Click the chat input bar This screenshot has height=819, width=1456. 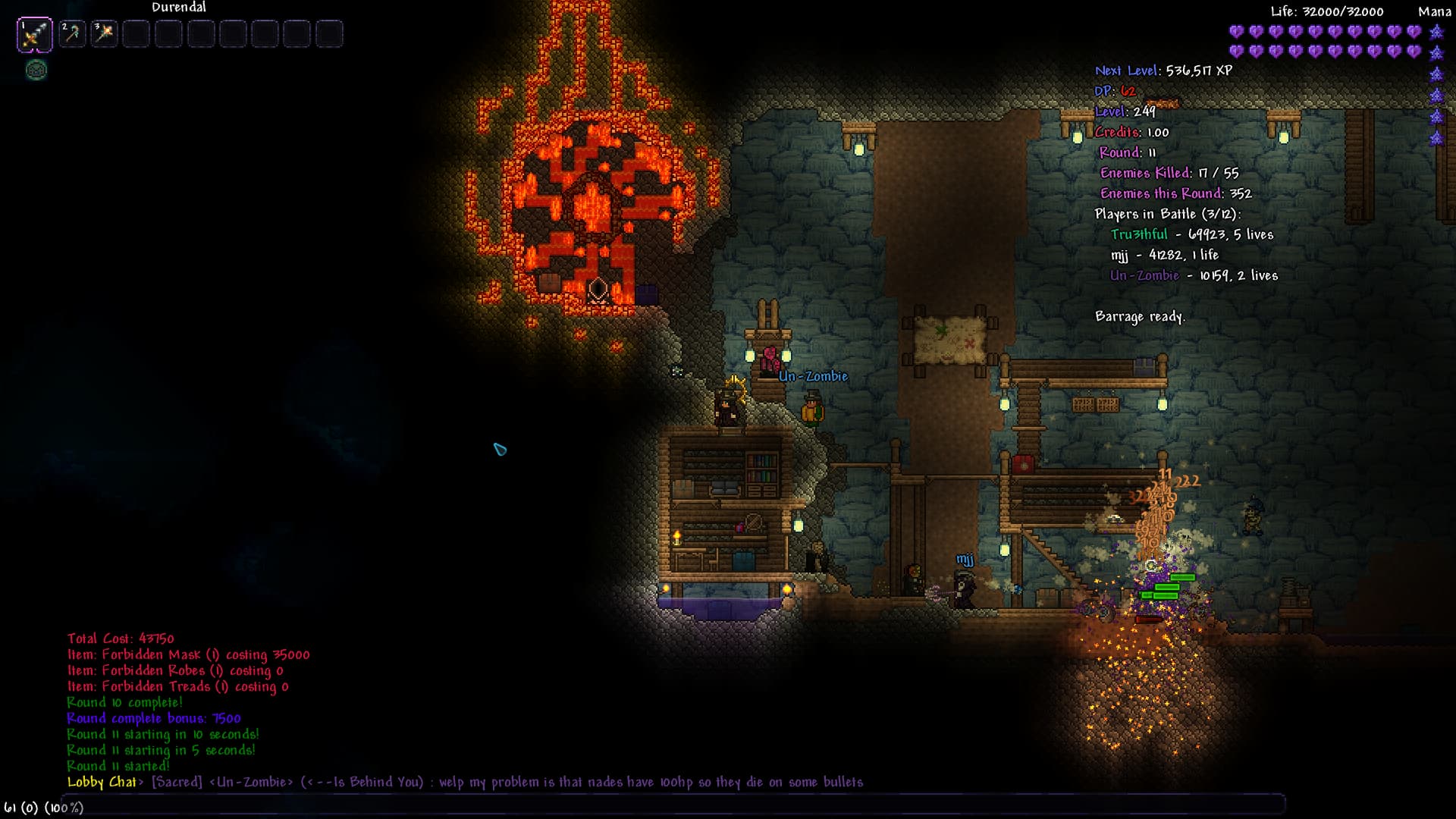[x=682, y=806]
